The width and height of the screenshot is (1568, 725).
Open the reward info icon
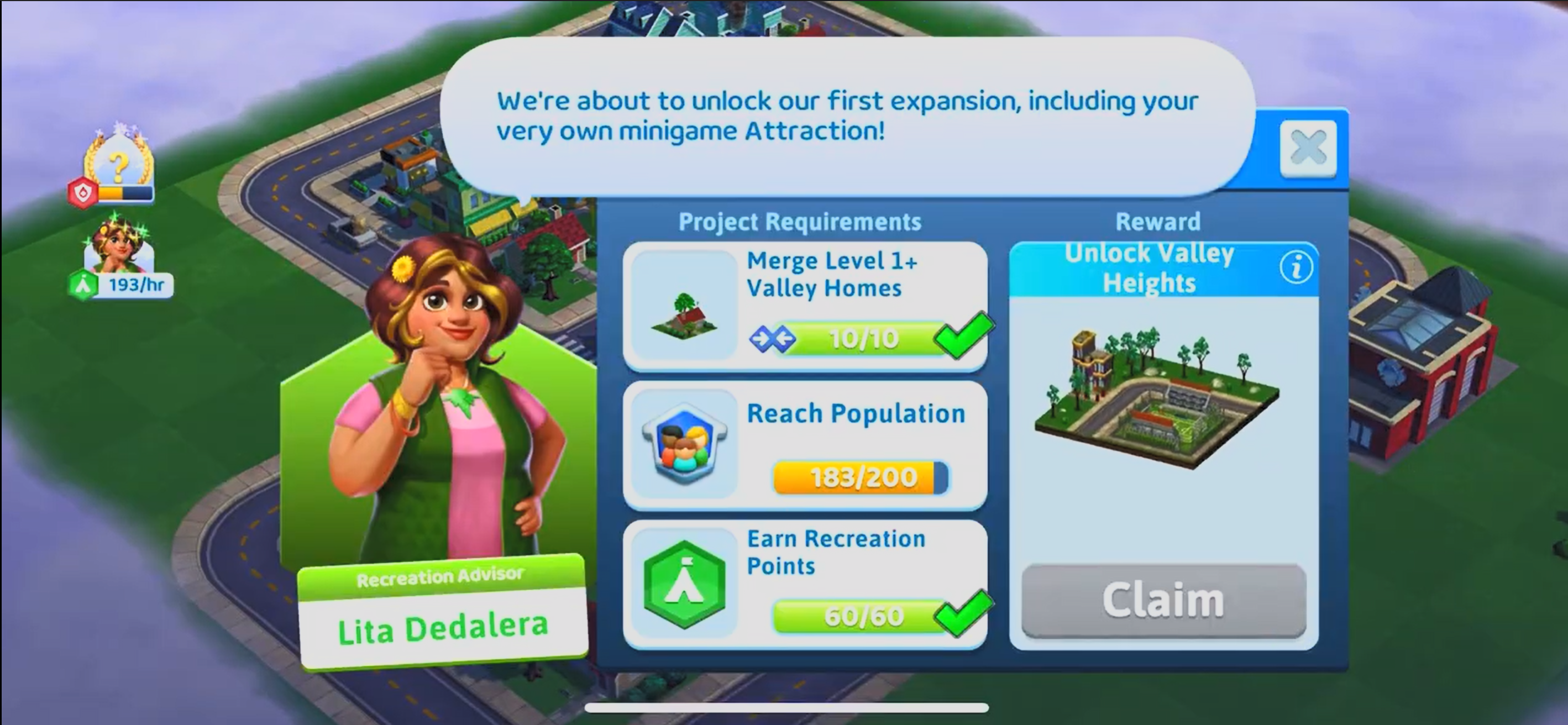1296,267
